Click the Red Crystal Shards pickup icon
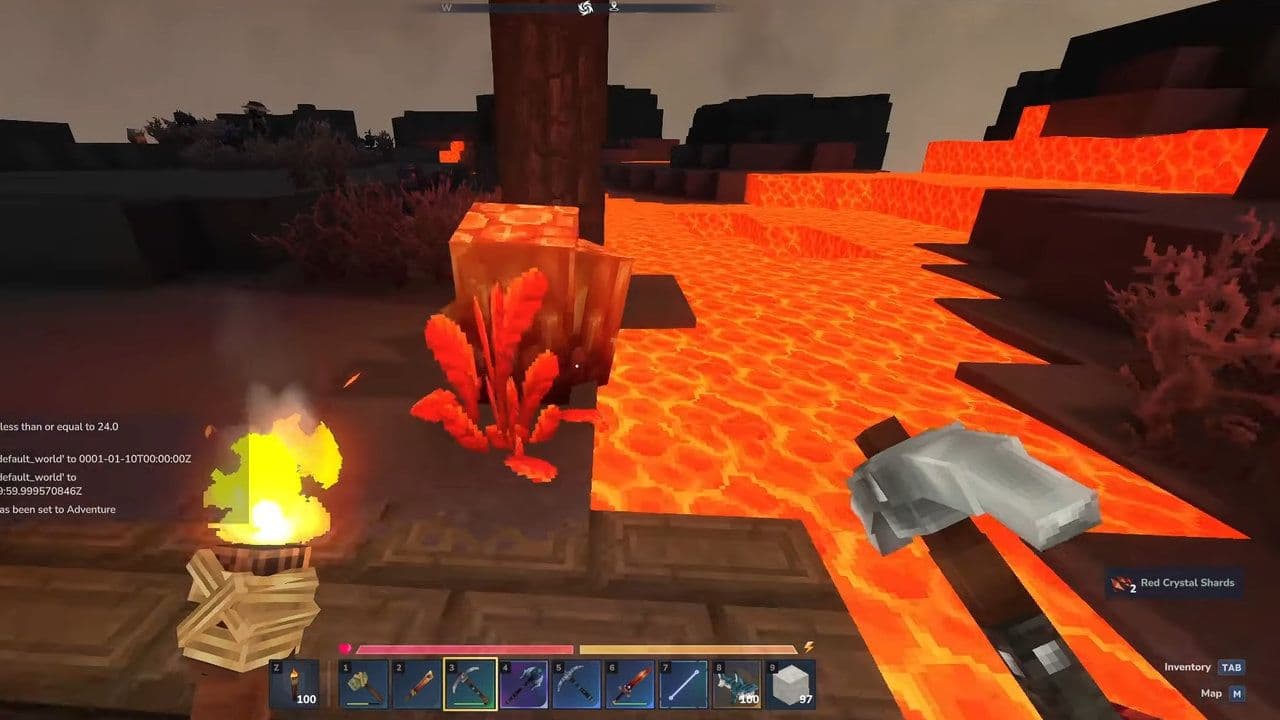The image size is (1280, 720). click(x=1120, y=582)
